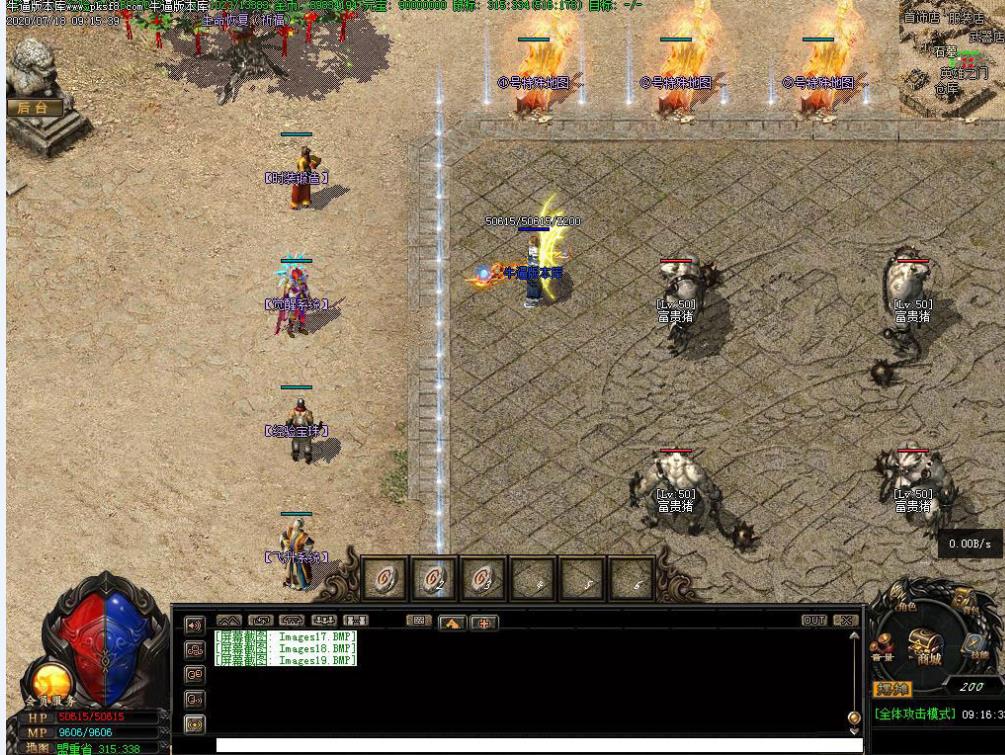Toggle the speaker icon chat channel button

tap(195, 625)
